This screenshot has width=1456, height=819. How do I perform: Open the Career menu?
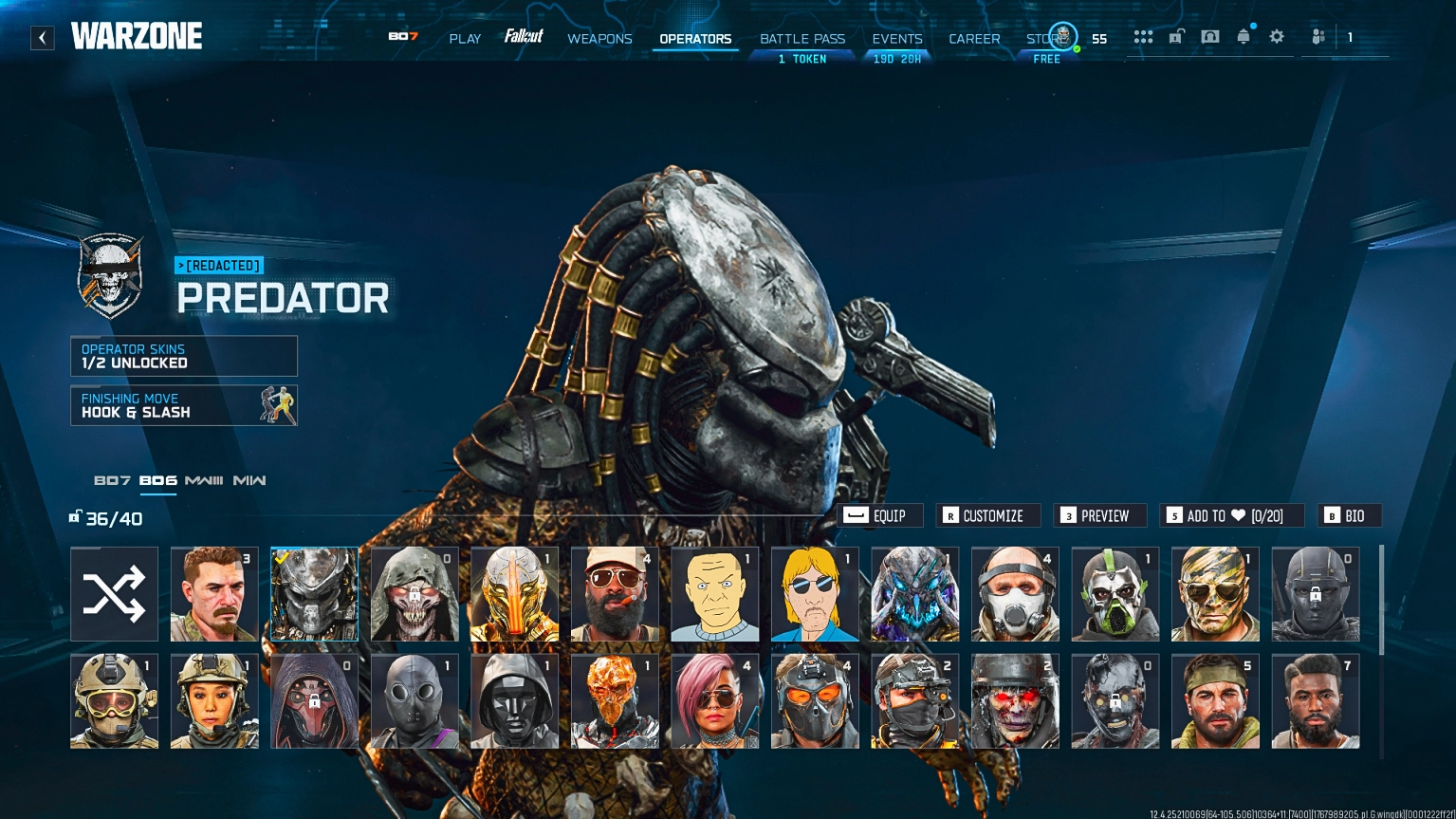(974, 39)
